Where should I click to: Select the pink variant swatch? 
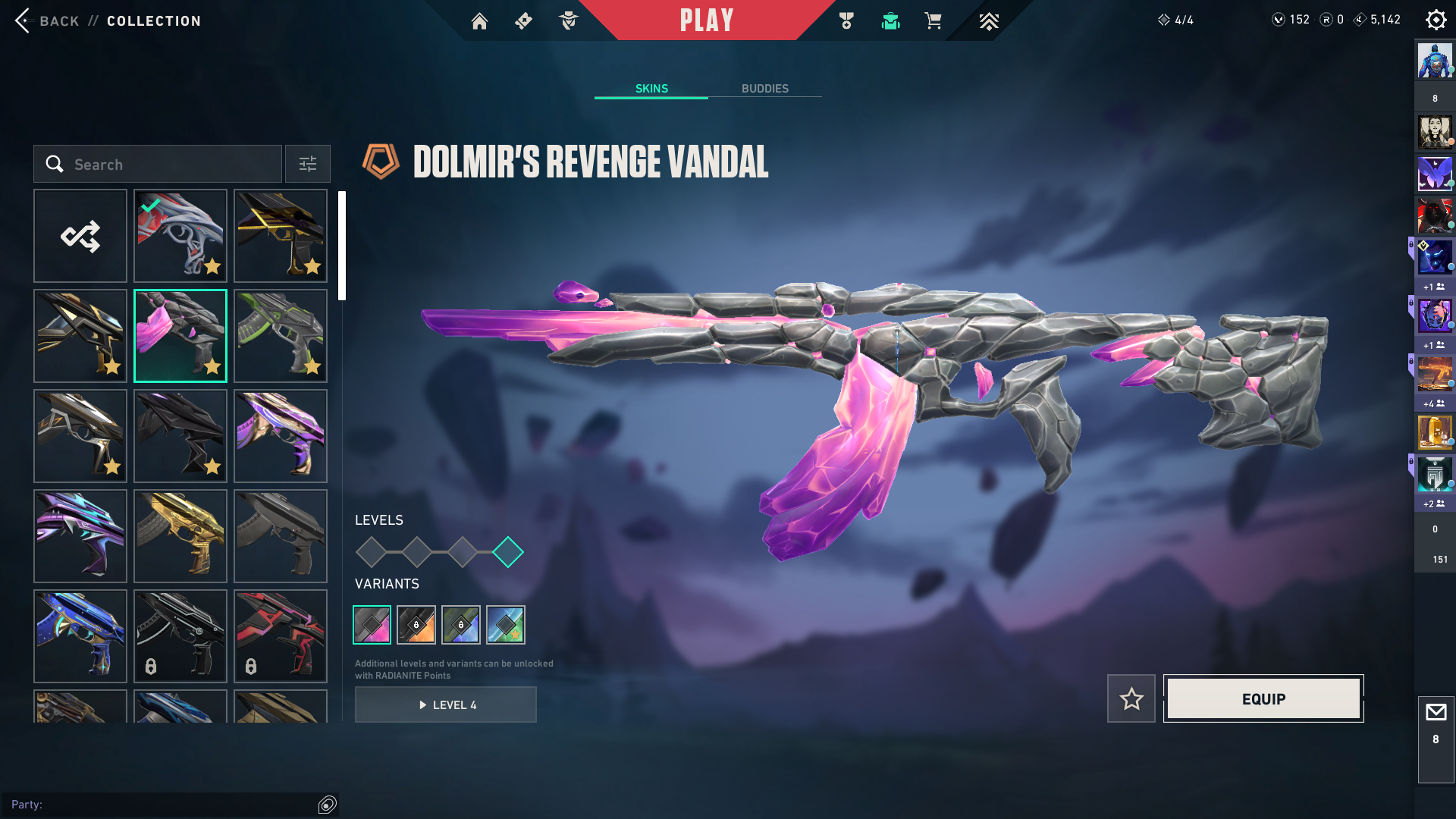tap(372, 625)
